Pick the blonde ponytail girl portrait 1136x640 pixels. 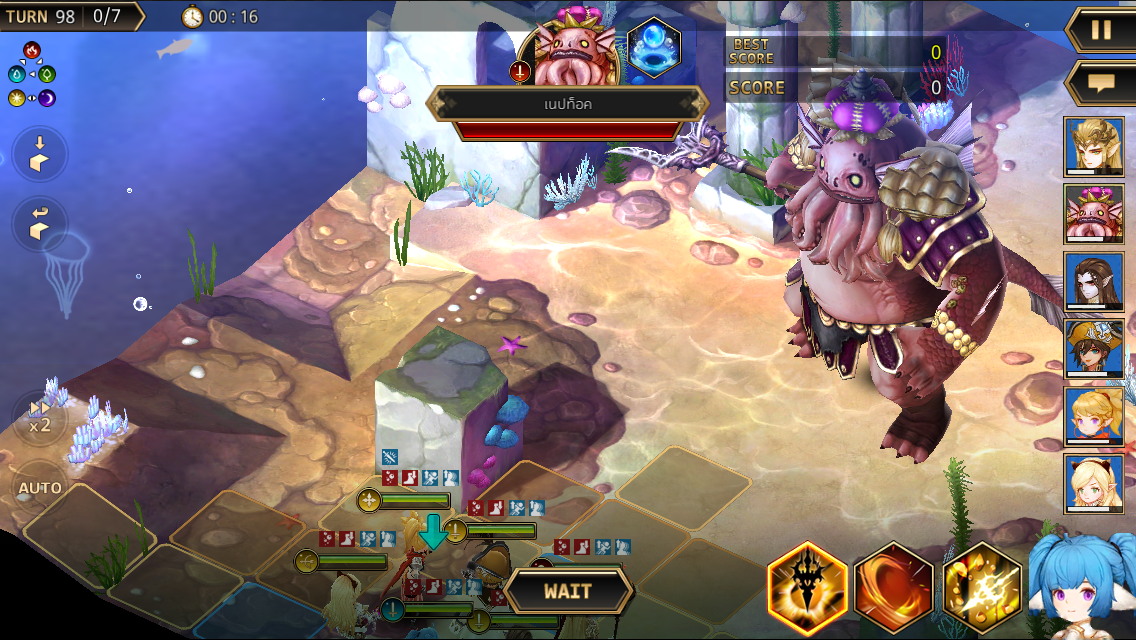(1094, 416)
